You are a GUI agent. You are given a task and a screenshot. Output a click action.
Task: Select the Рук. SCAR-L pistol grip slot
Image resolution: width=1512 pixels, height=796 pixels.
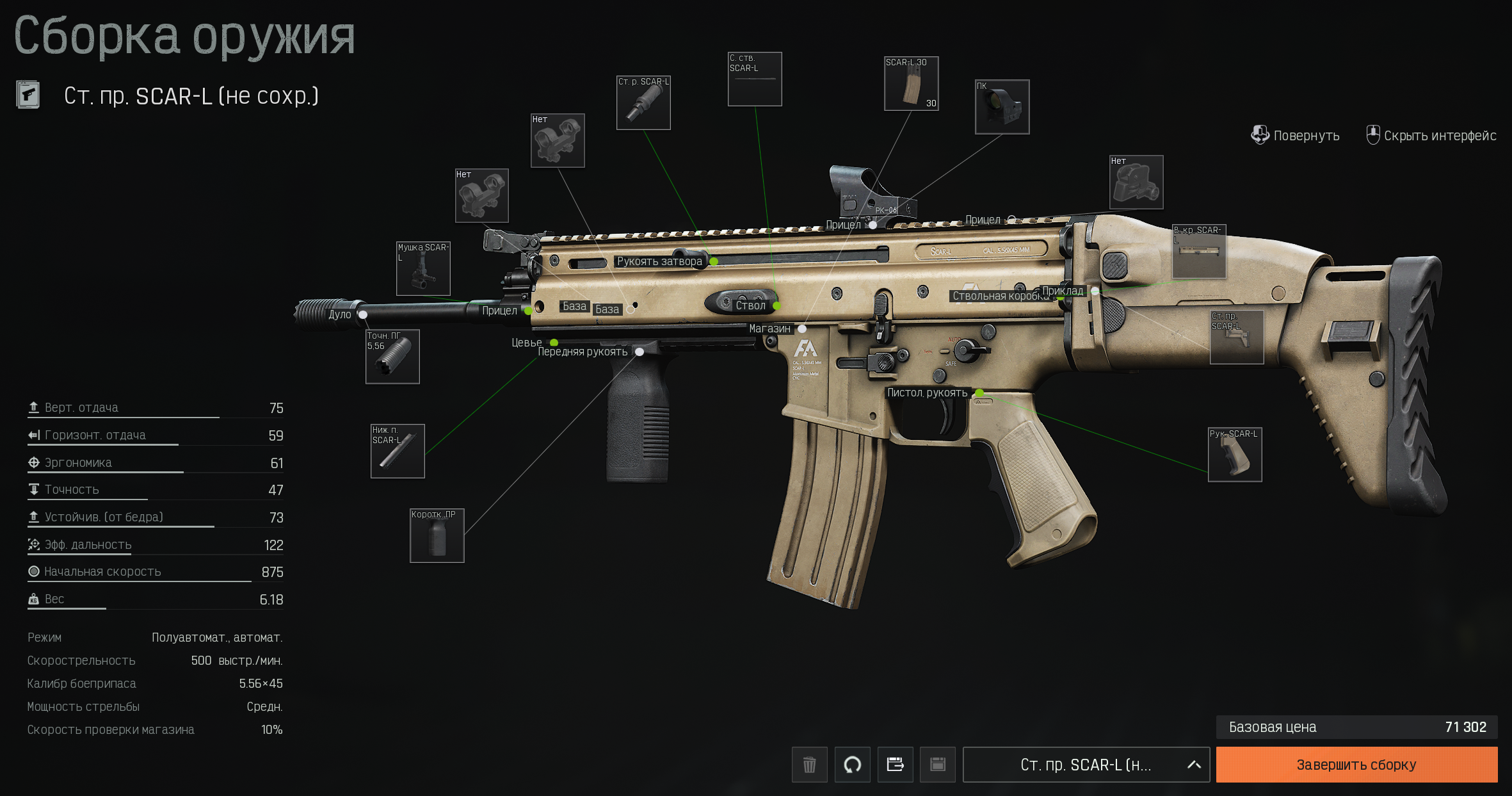[x=1234, y=455]
